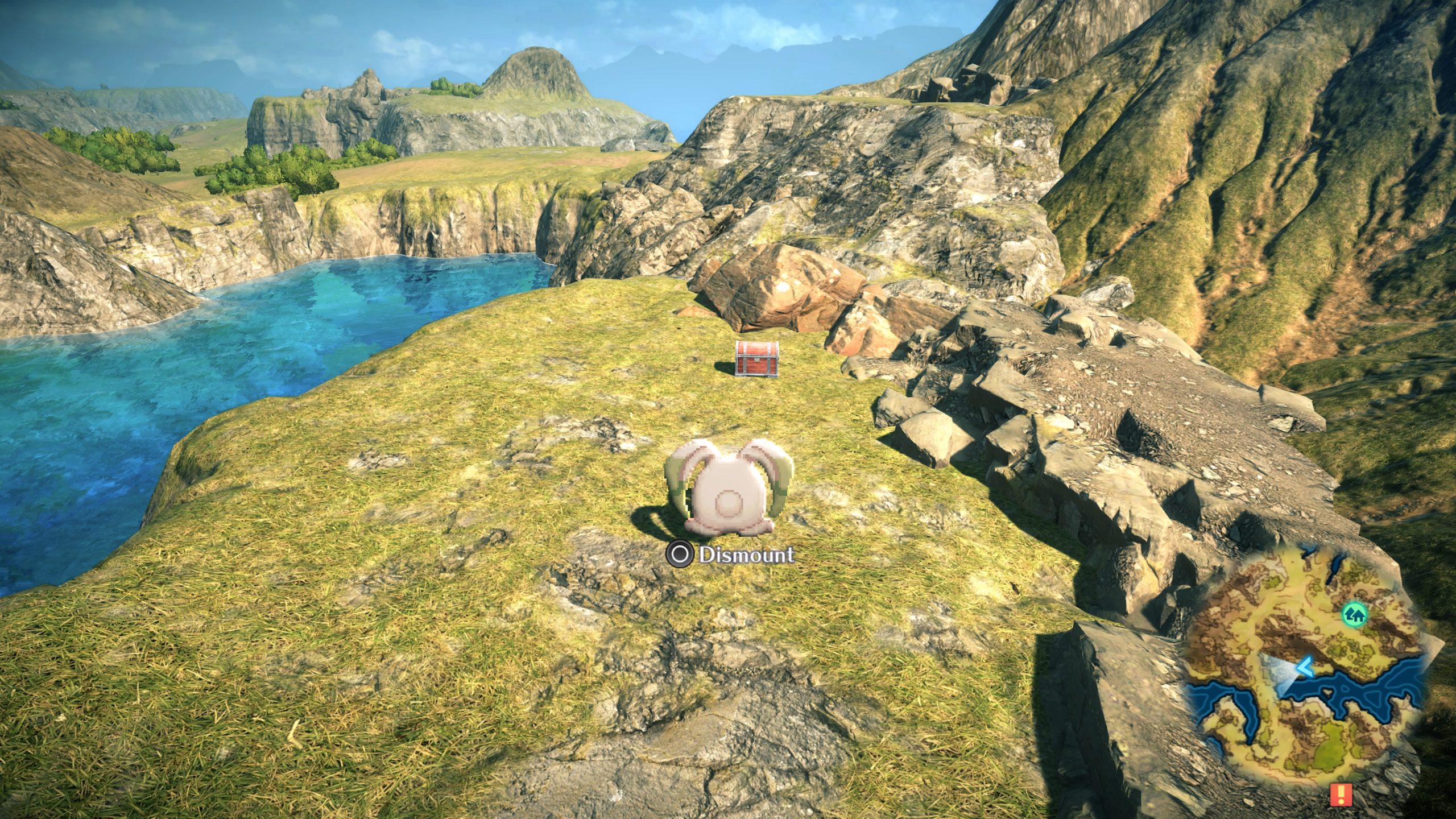Select the green village marker on minimap
The height and width of the screenshot is (819, 1456).
1355,615
